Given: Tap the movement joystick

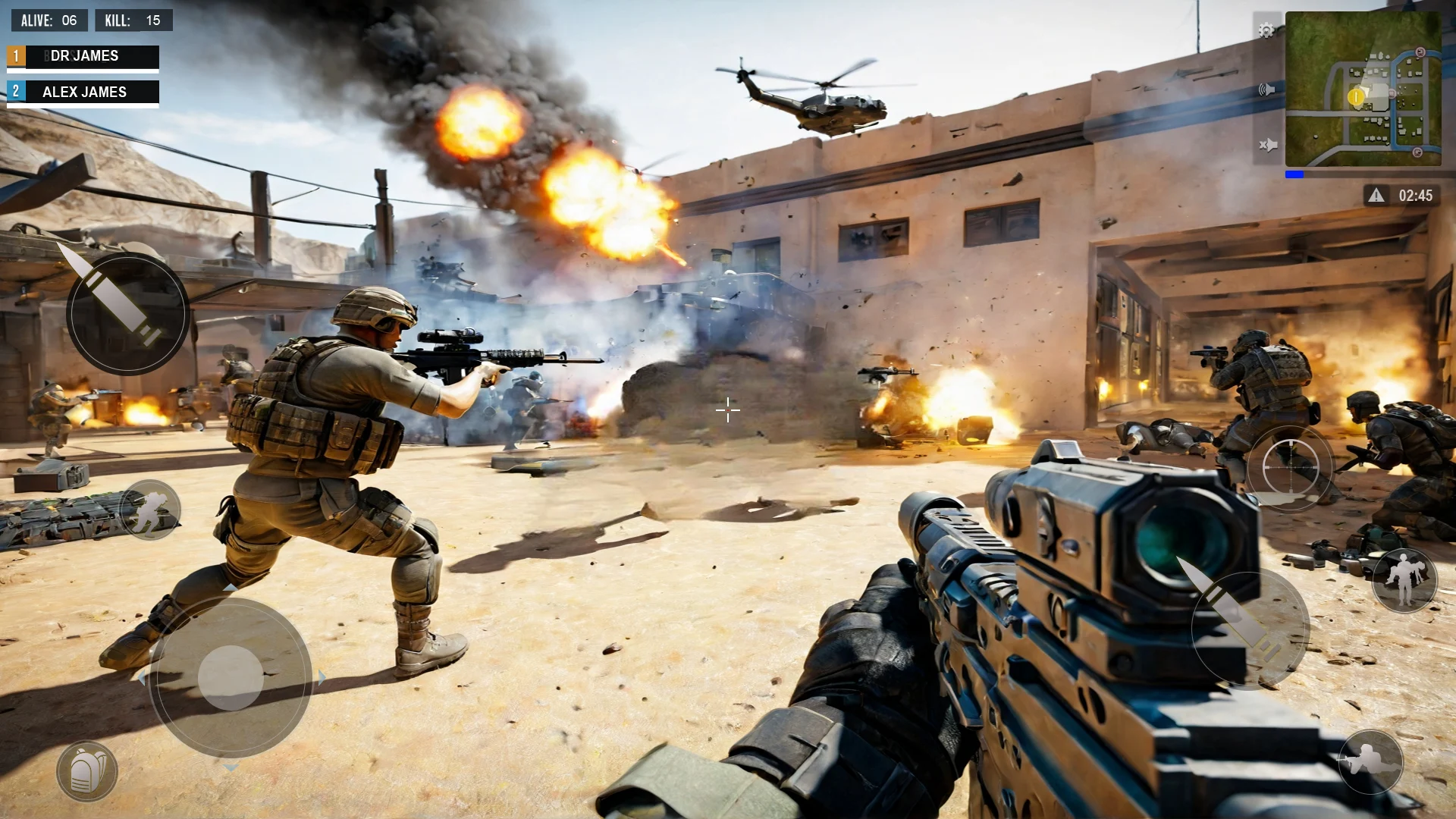Looking at the screenshot, I should [x=230, y=677].
